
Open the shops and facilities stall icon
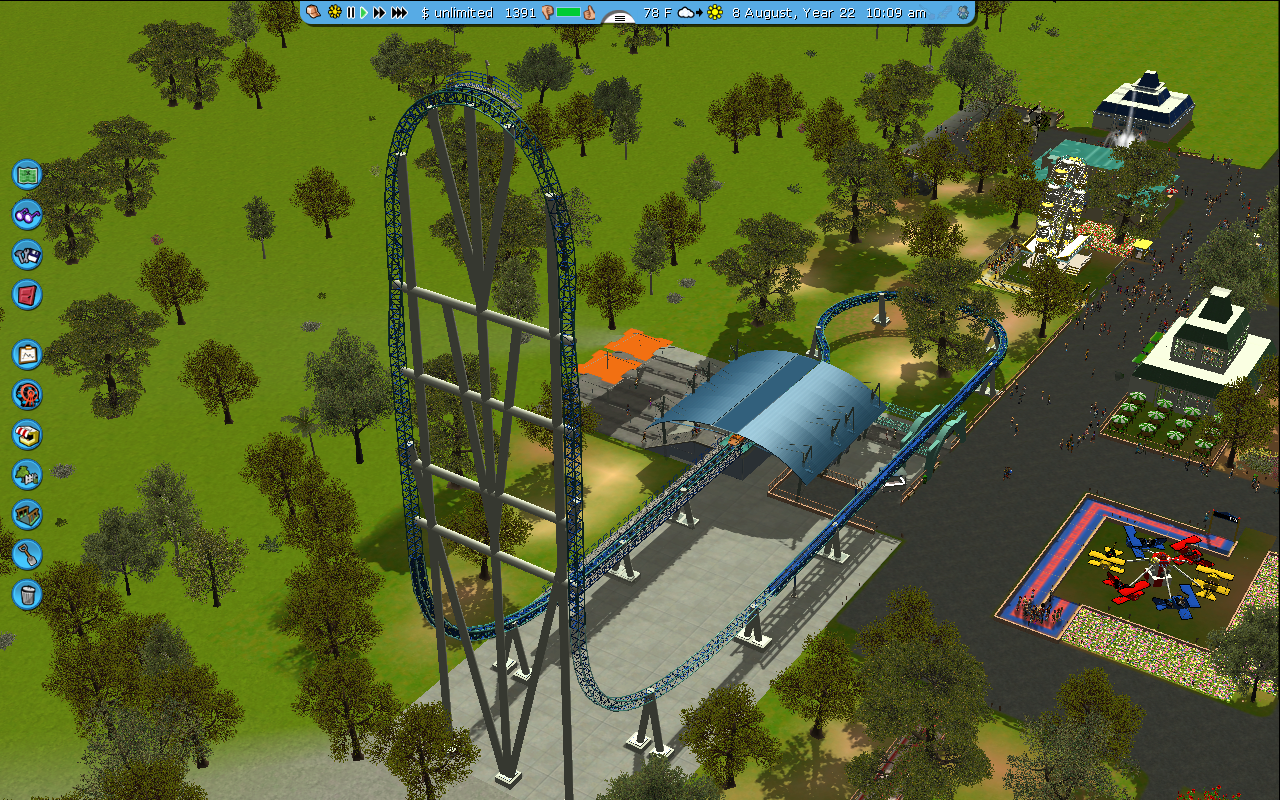click(27, 434)
